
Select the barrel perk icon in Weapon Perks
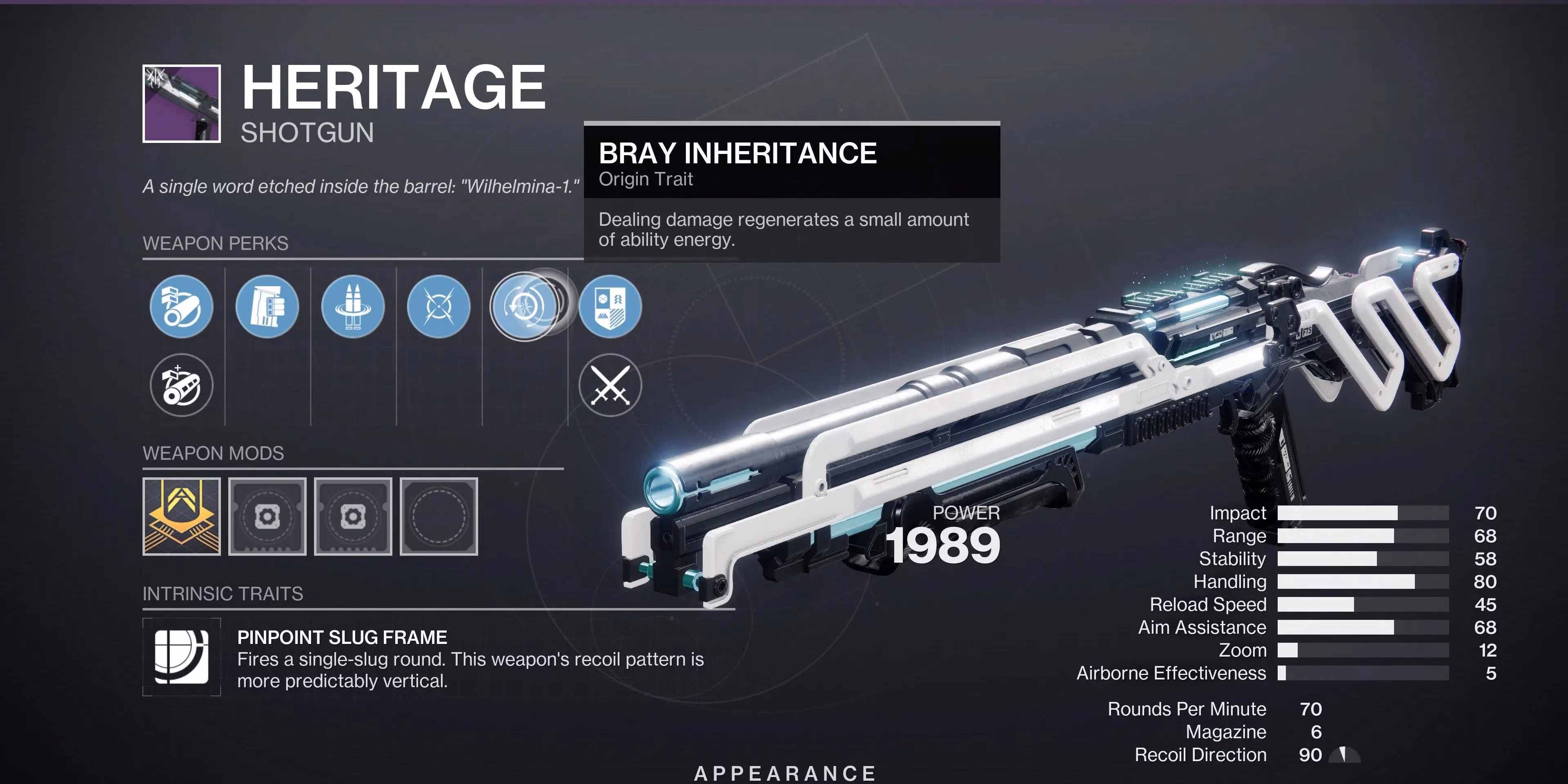[181, 307]
